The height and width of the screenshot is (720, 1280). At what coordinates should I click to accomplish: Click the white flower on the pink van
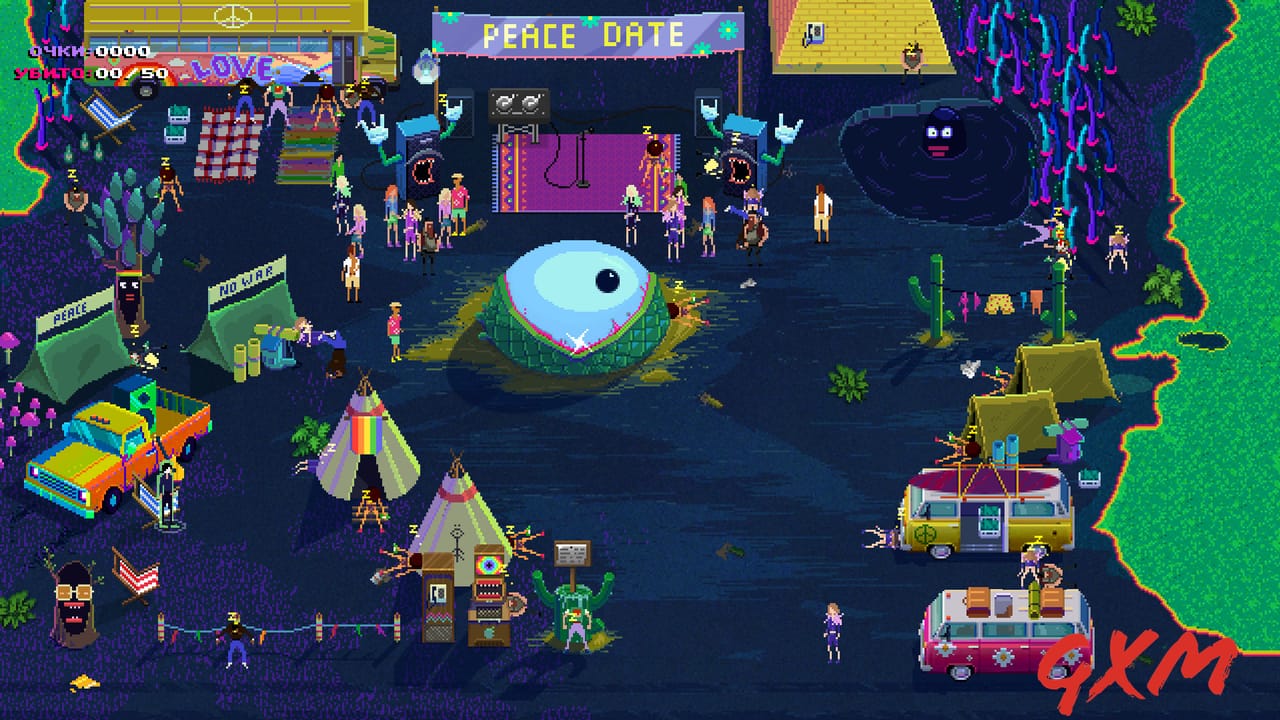pos(1003,657)
